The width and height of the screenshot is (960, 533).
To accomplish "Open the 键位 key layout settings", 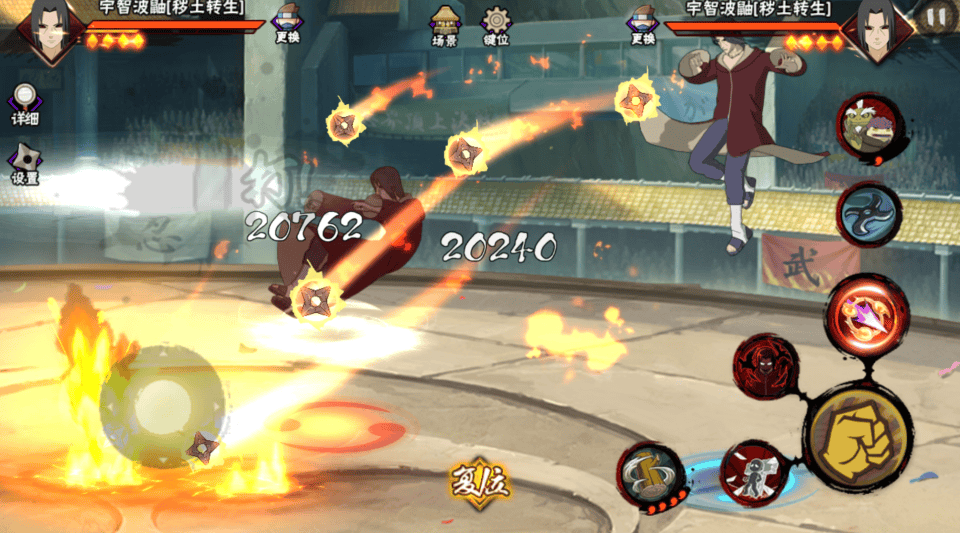I will (x=496, y=27).
